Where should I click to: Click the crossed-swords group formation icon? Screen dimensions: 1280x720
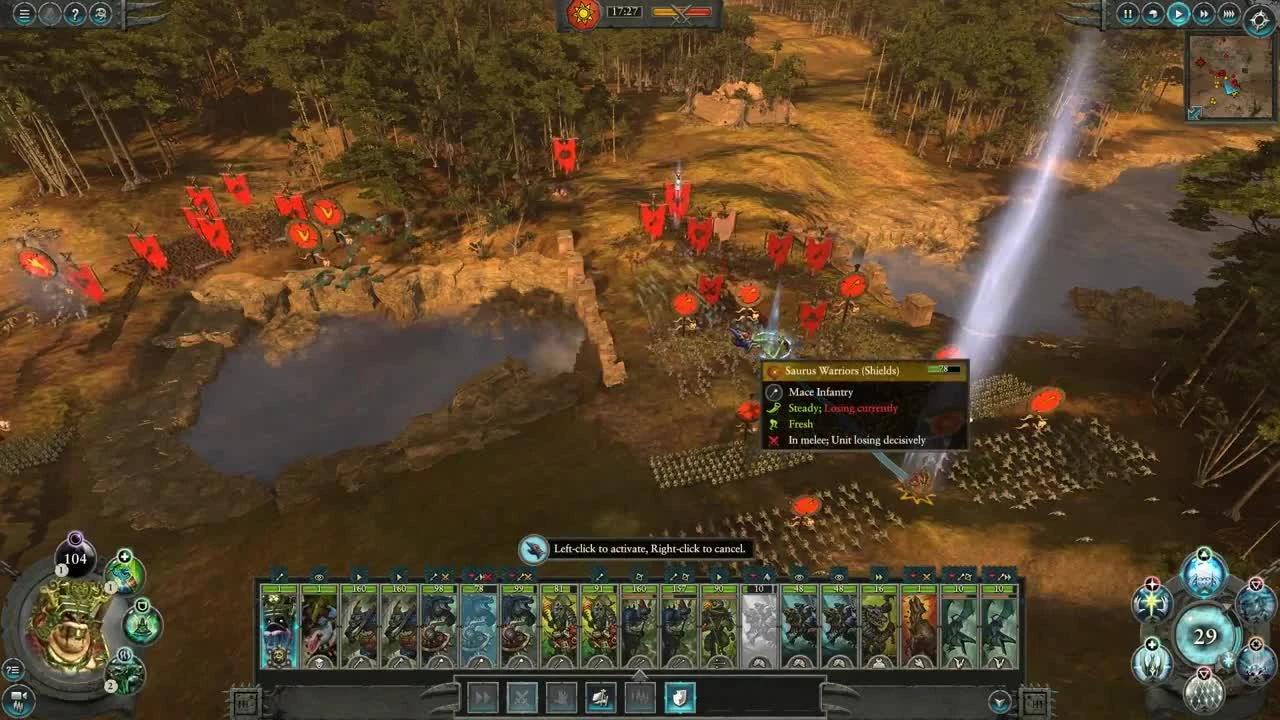point(522,697)
